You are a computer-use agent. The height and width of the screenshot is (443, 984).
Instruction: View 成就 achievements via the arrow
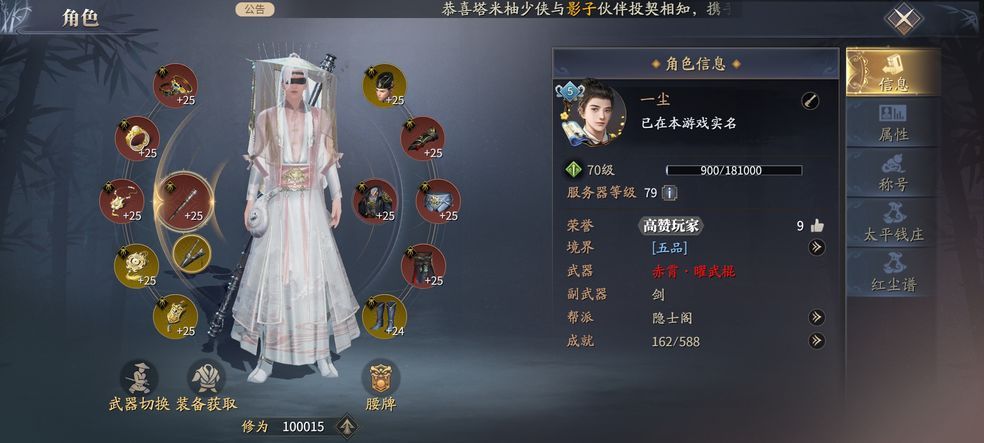pos(817,341)
